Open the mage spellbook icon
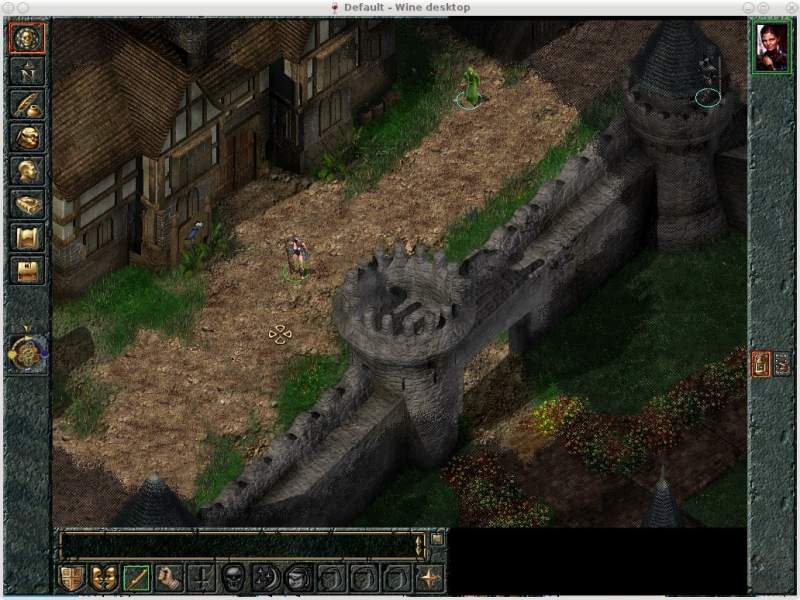This screenshot has height=600, width=800. click(27, 204)
